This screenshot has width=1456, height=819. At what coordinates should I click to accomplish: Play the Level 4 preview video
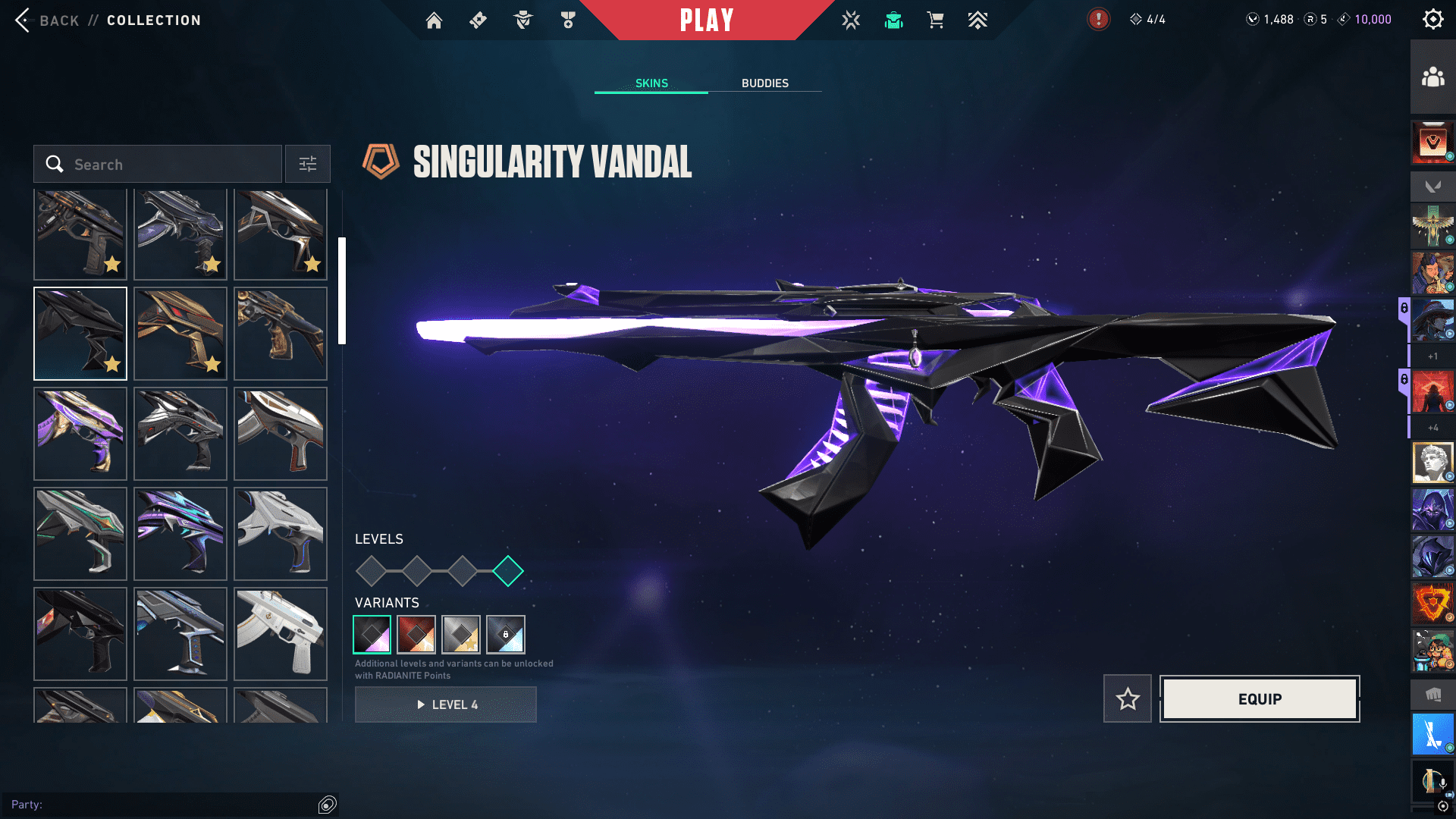tap(446, 704)
